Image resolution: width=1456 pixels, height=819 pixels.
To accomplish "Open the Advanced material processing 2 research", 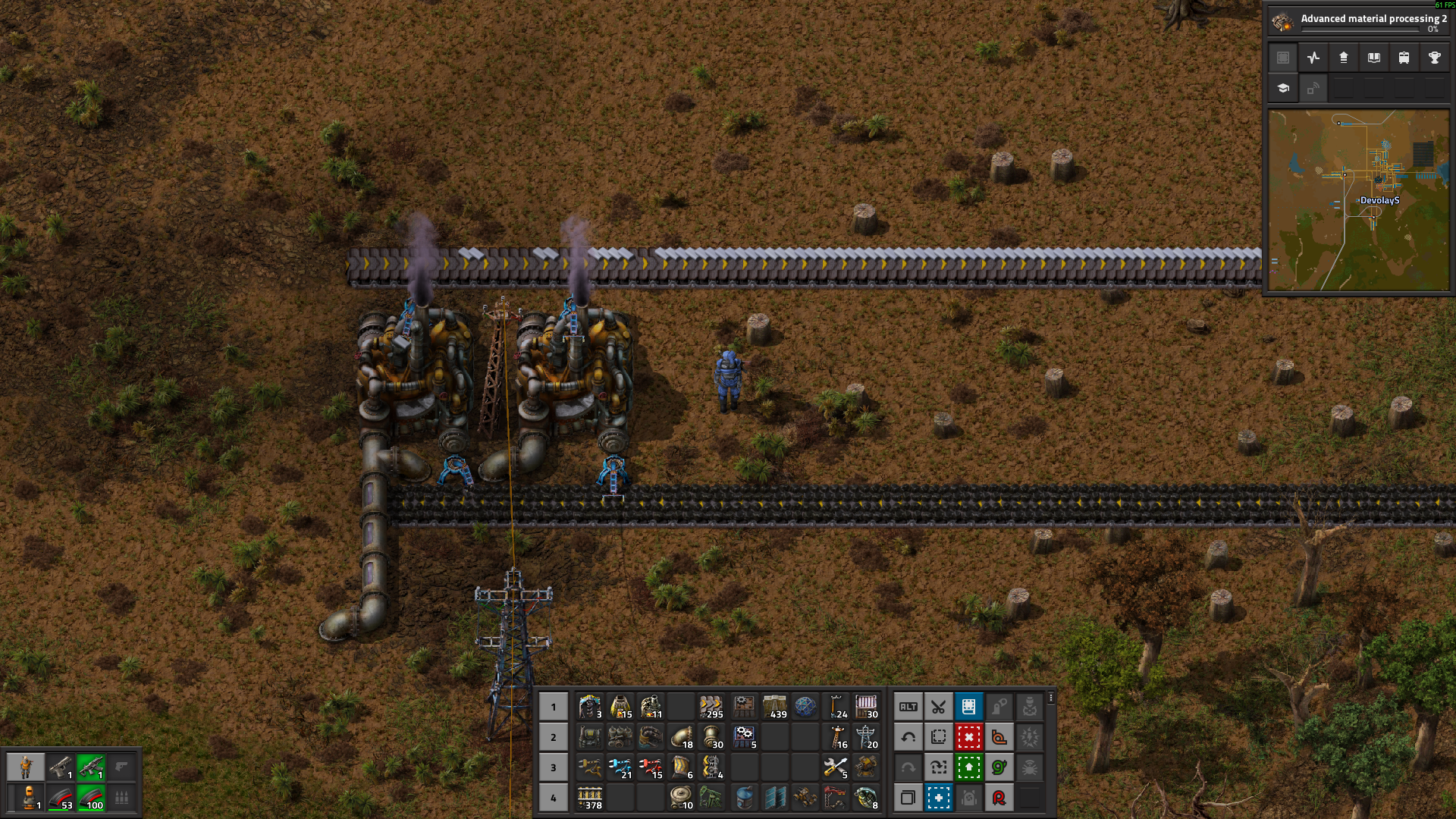I will point(1357,22).
